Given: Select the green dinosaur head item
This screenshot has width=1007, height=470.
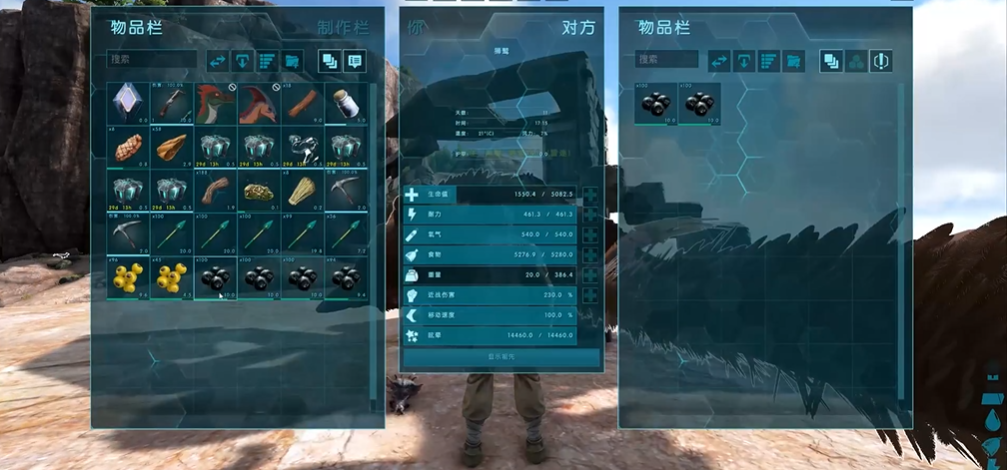Looking at the screenshot, I should (216, 104).
